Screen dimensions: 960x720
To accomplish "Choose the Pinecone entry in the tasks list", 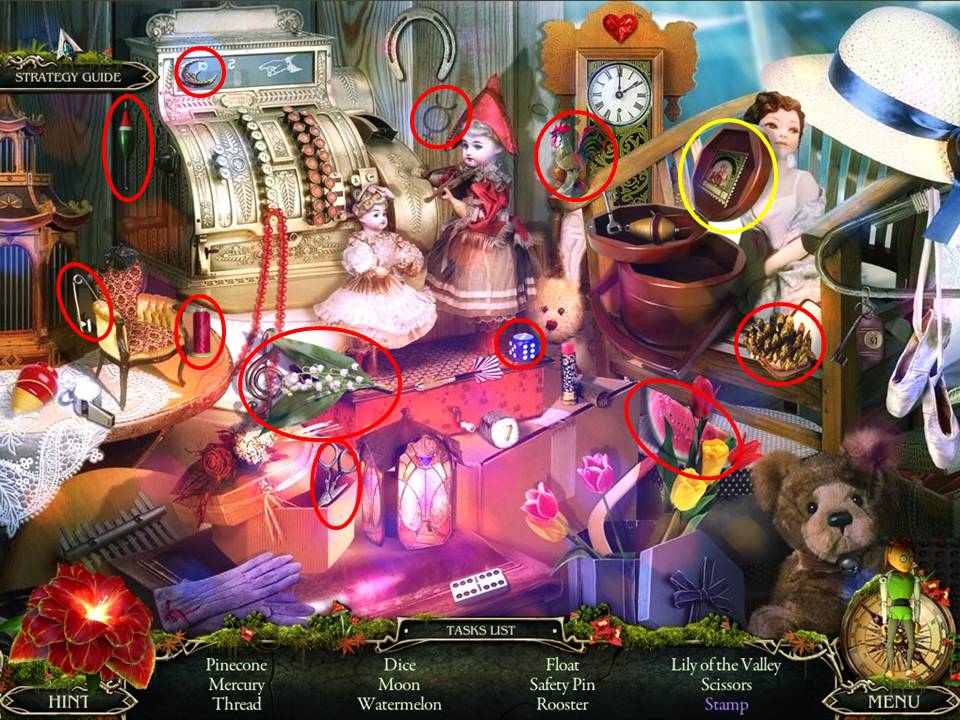I will [236, 665].
